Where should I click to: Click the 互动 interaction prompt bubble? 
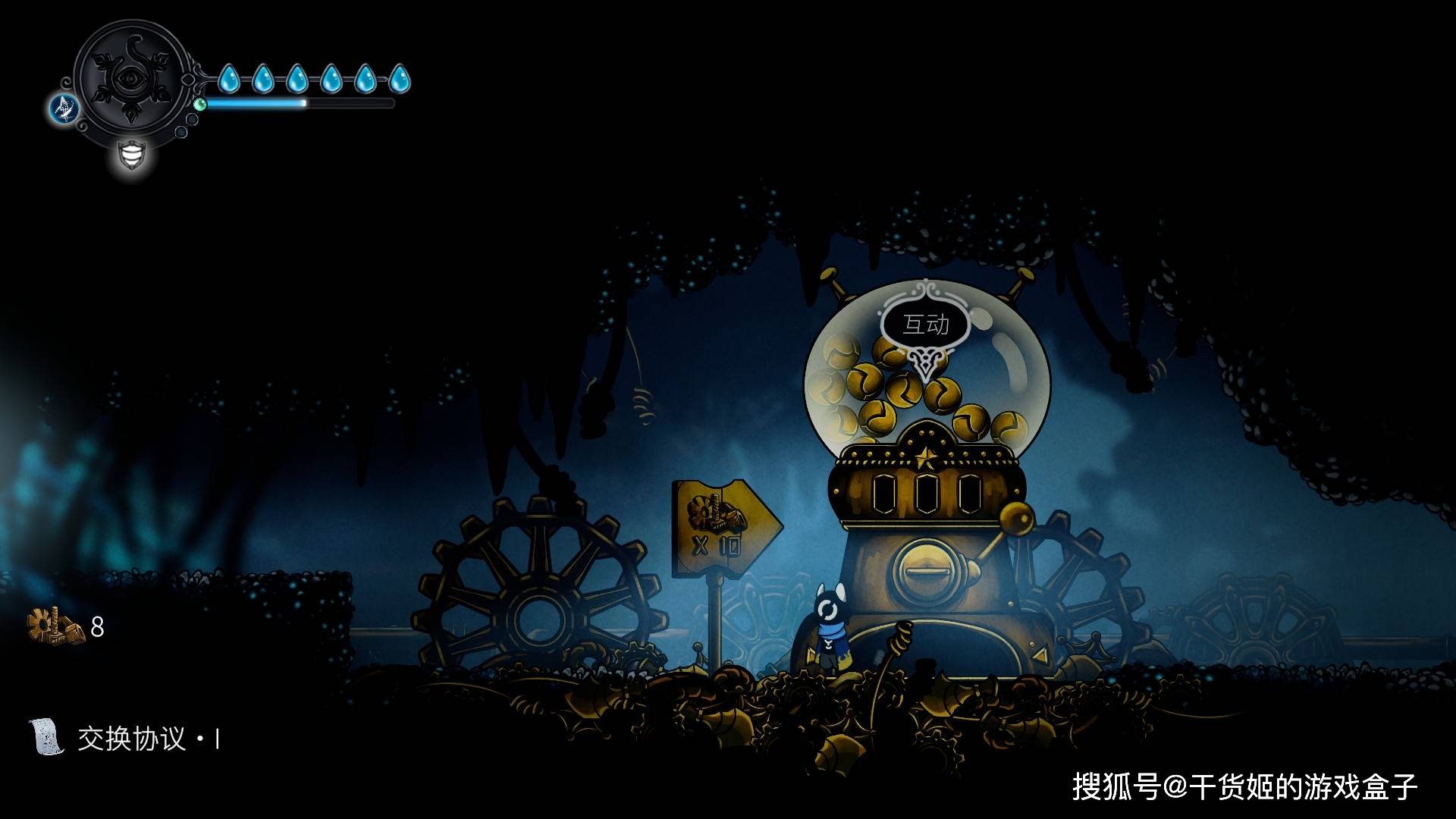click(925, 325)
